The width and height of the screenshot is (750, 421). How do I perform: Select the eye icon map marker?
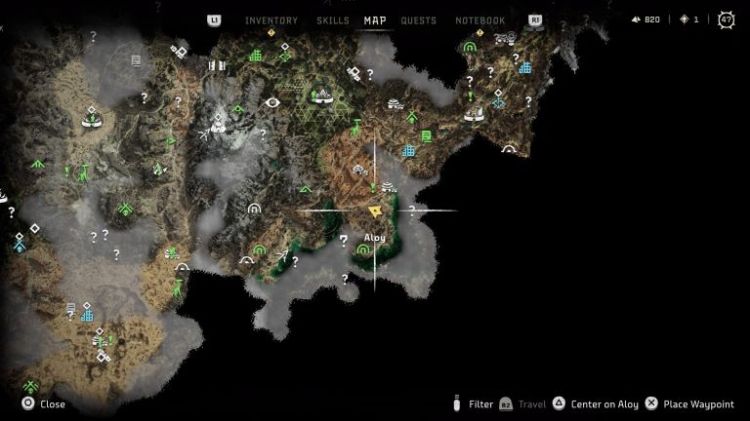click(x=273, y=101)
